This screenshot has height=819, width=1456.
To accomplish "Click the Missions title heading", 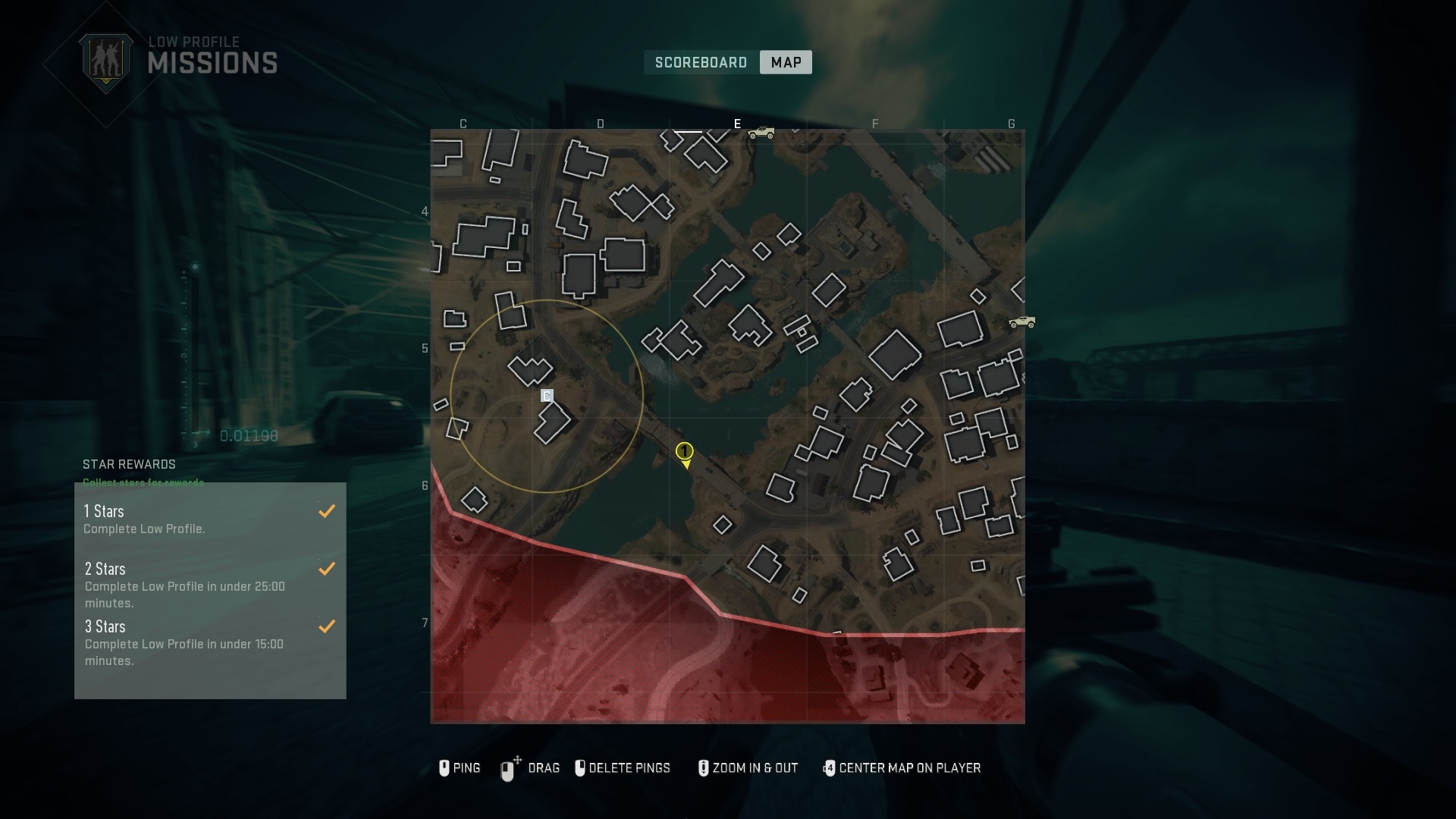I will click(x=213, y=63).
